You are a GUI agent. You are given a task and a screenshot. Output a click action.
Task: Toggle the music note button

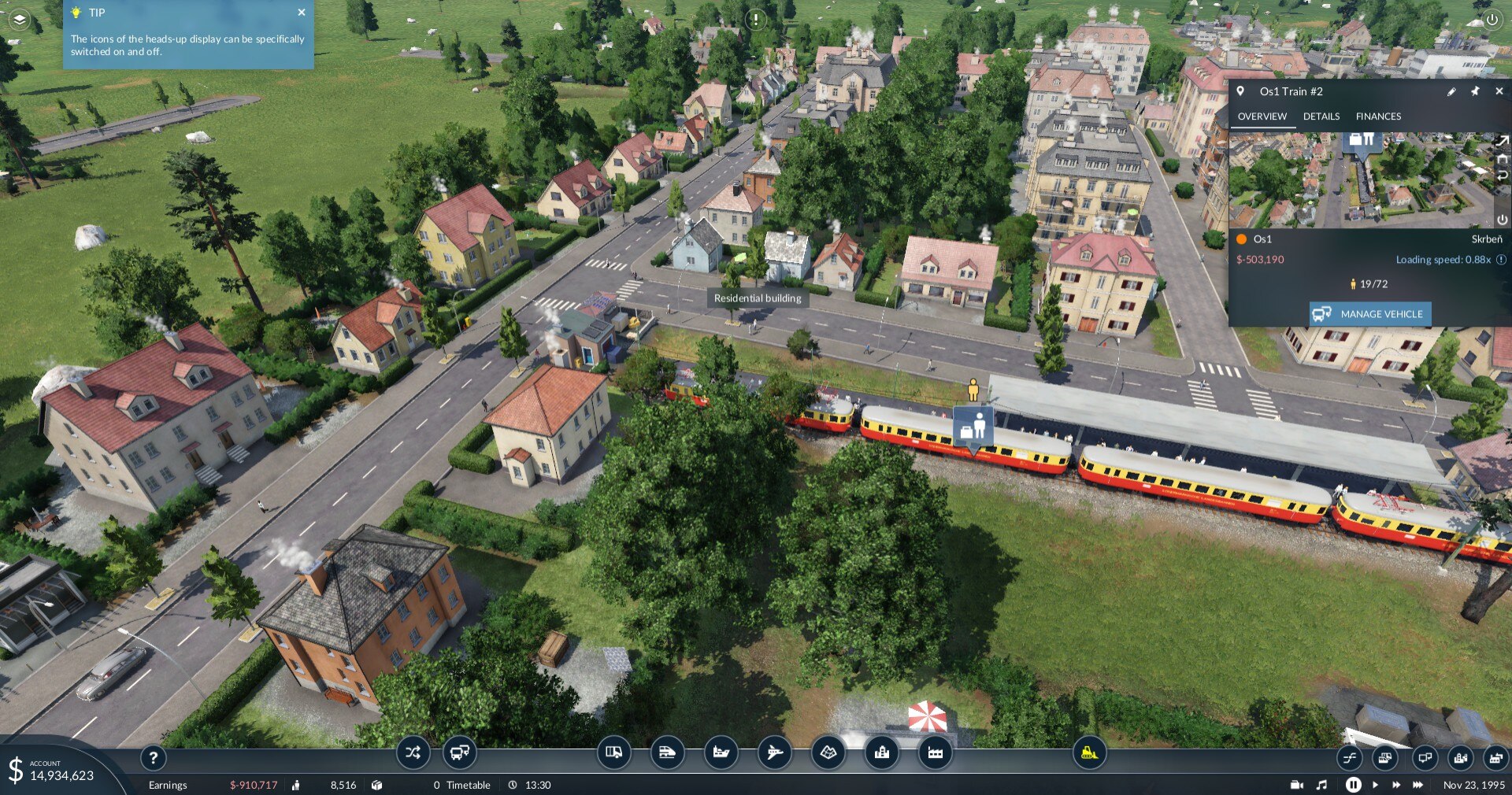pyautogui.click(x=1321, y=785)
